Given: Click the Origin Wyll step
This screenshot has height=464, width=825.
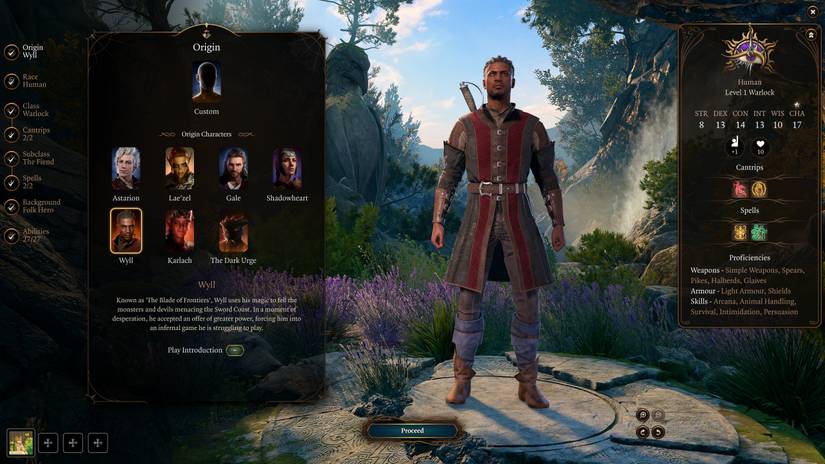Looking at the screenshot, I should [x=32, y=51].
